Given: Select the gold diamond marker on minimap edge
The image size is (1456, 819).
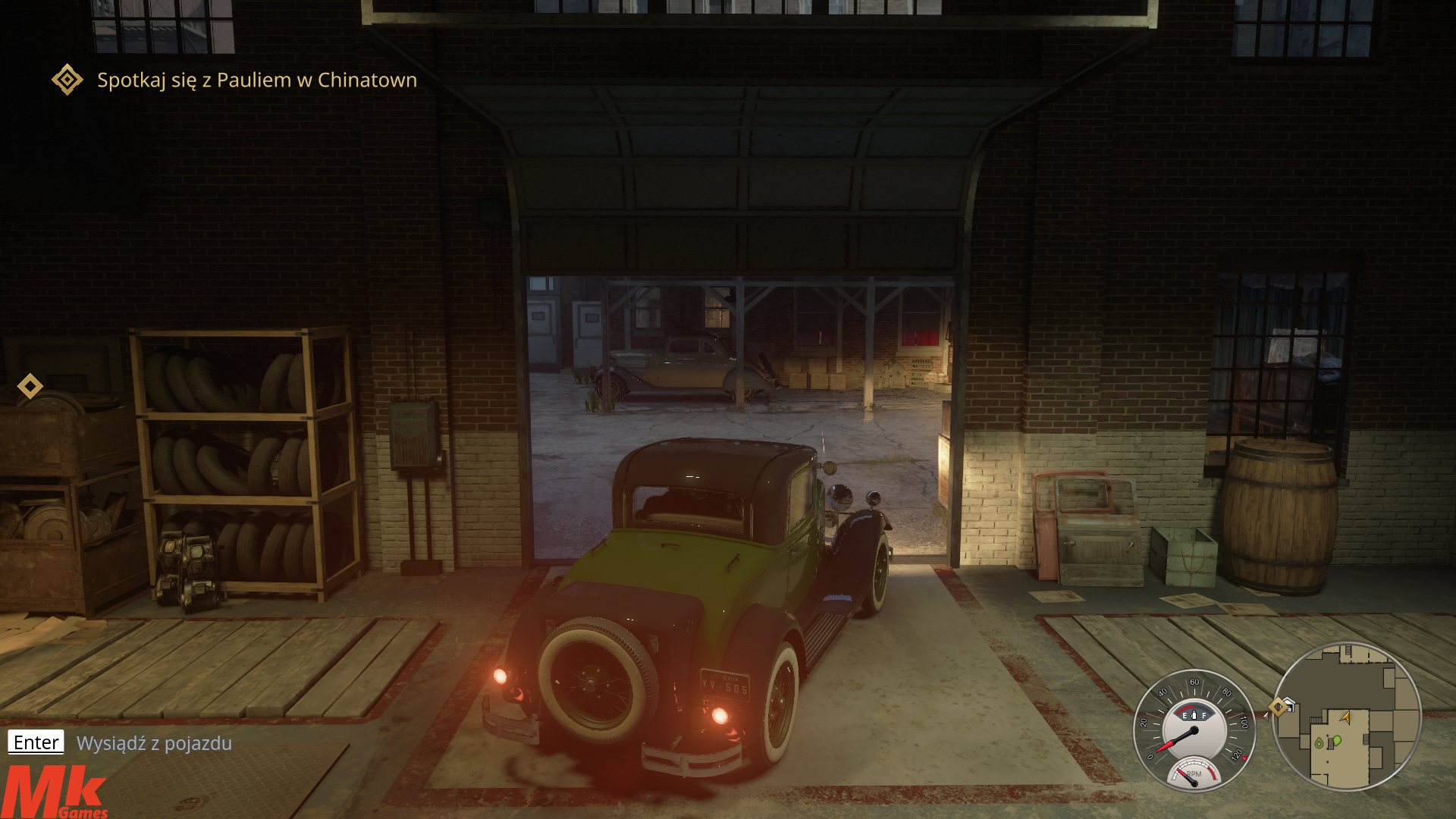Looking at the screenshot, I should click(x=1278, y=707).
